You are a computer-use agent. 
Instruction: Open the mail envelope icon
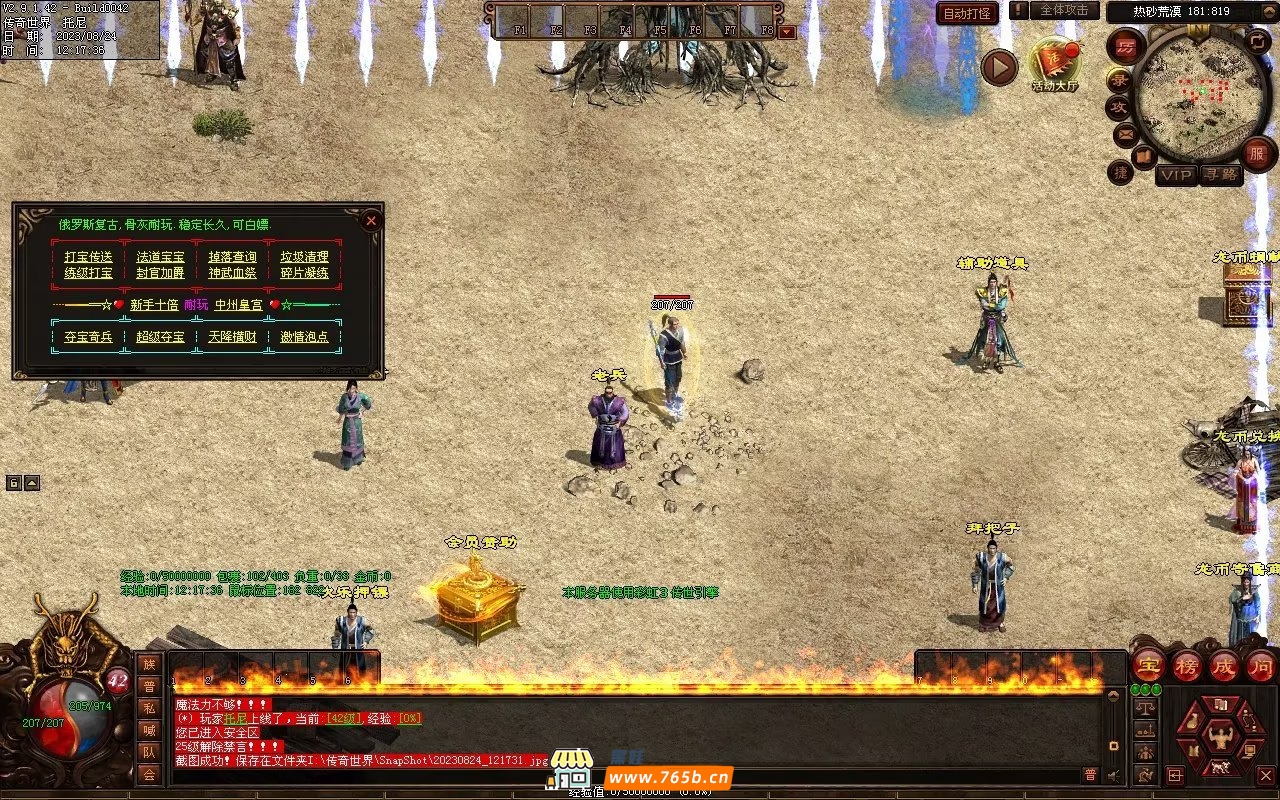coord(1125,133)
